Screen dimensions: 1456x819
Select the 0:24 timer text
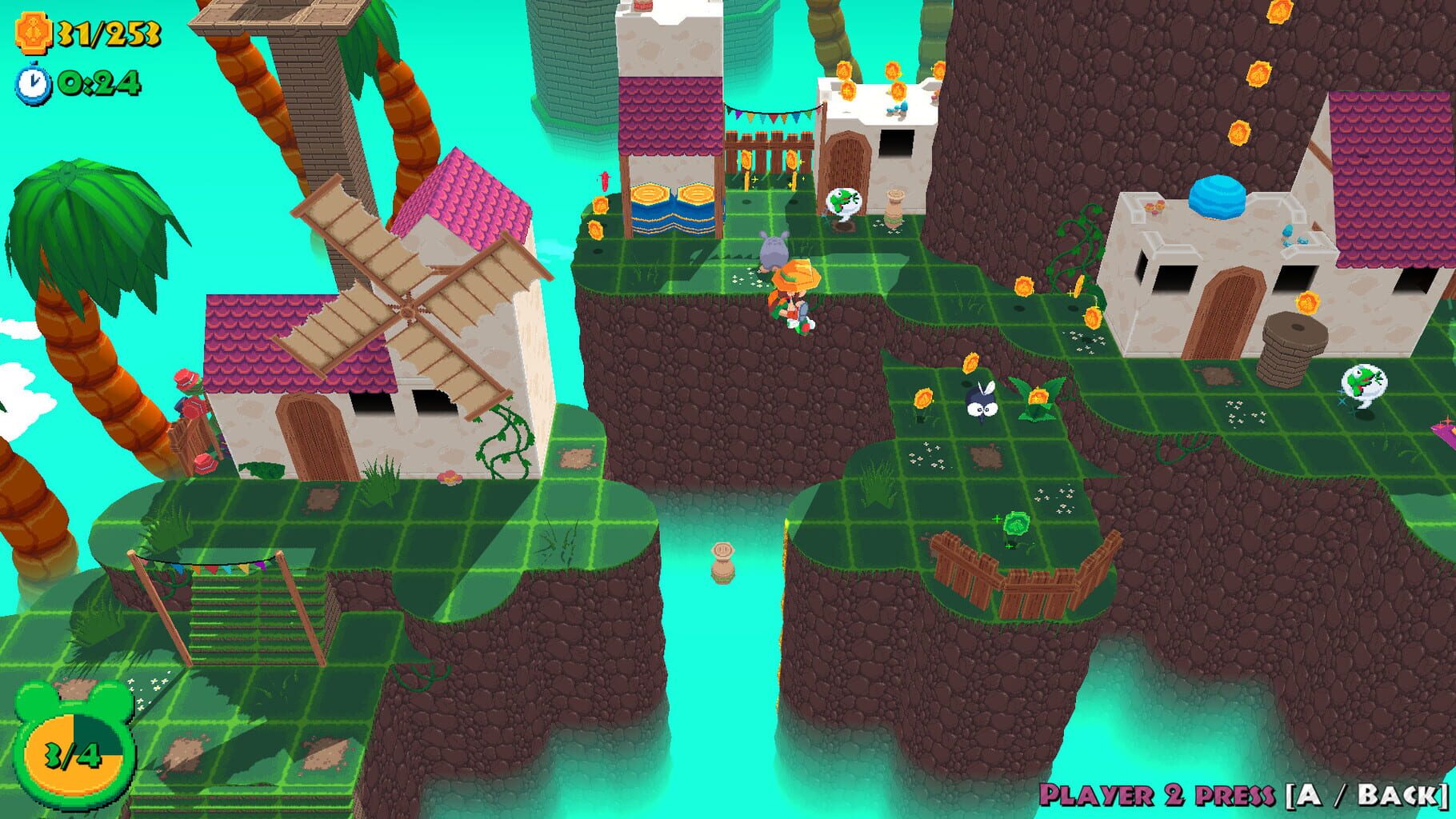click(96, 81)
